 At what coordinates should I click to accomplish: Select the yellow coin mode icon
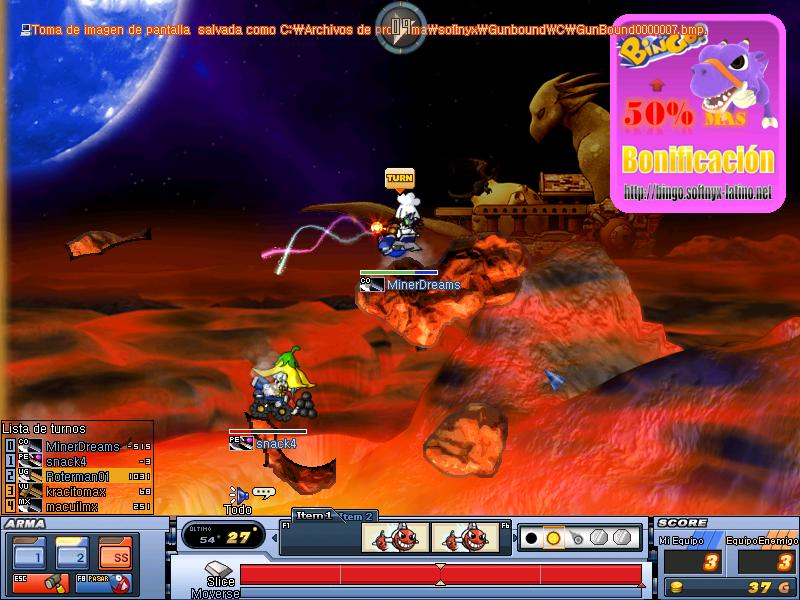pyautogui.click(x=553, y=537)
